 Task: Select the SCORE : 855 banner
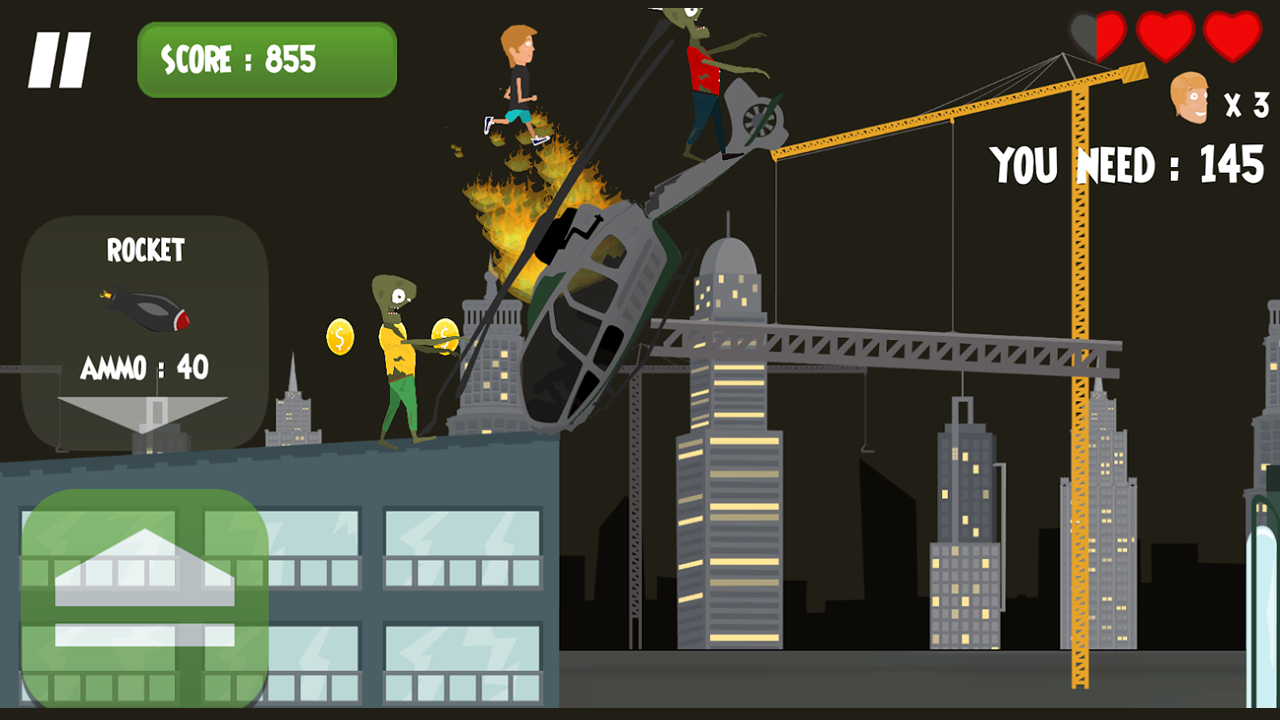coord(266,60)
